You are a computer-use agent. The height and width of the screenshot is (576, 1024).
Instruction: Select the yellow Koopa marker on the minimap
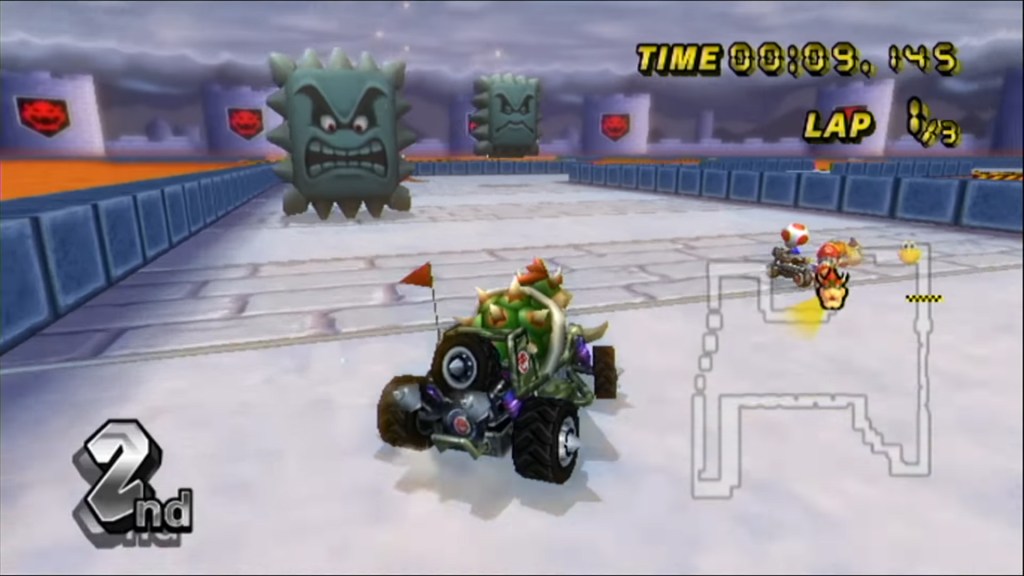click(910, 253)
